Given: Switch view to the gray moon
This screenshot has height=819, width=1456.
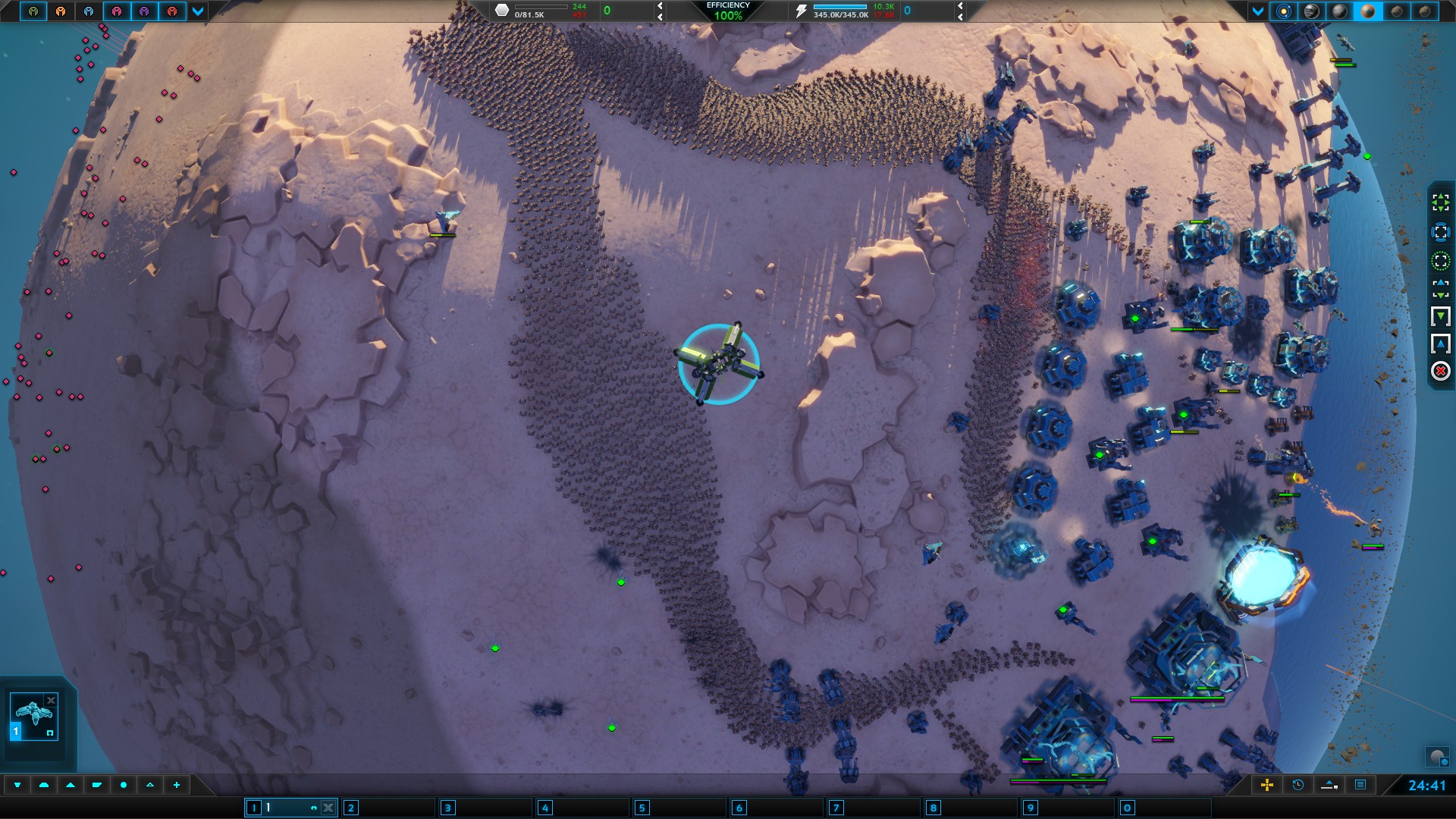Looking at the screenshot, I should point(1340,11).
